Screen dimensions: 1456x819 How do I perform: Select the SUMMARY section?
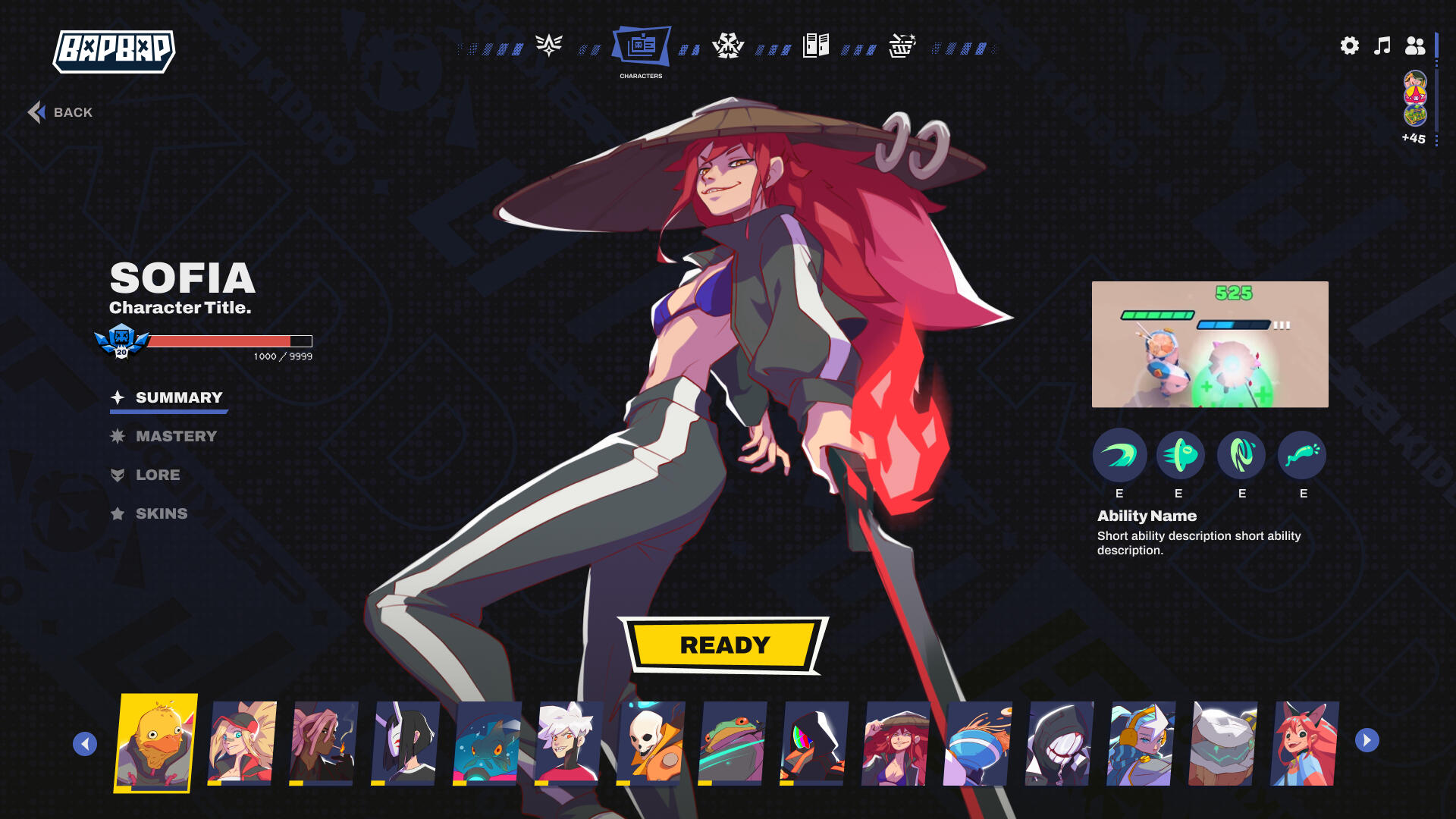click(x=178, y=397)
